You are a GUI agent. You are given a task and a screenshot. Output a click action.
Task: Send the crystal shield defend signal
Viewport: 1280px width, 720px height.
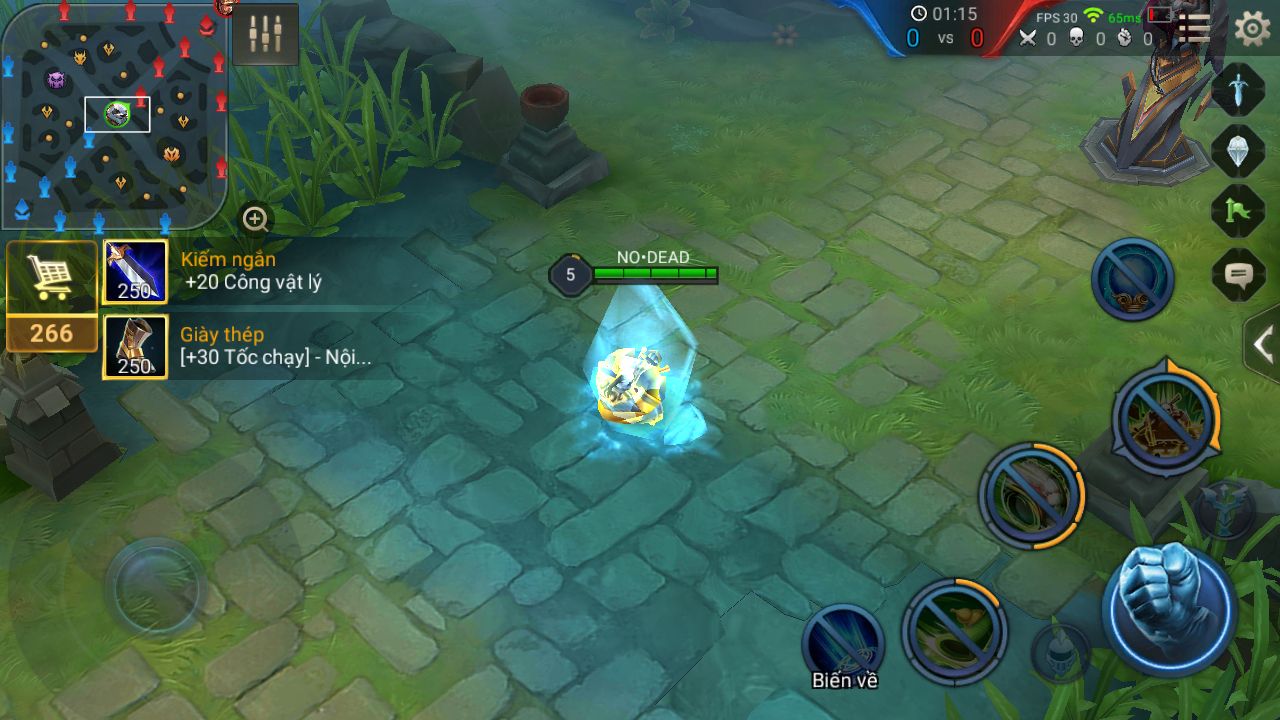(1238, 151)
